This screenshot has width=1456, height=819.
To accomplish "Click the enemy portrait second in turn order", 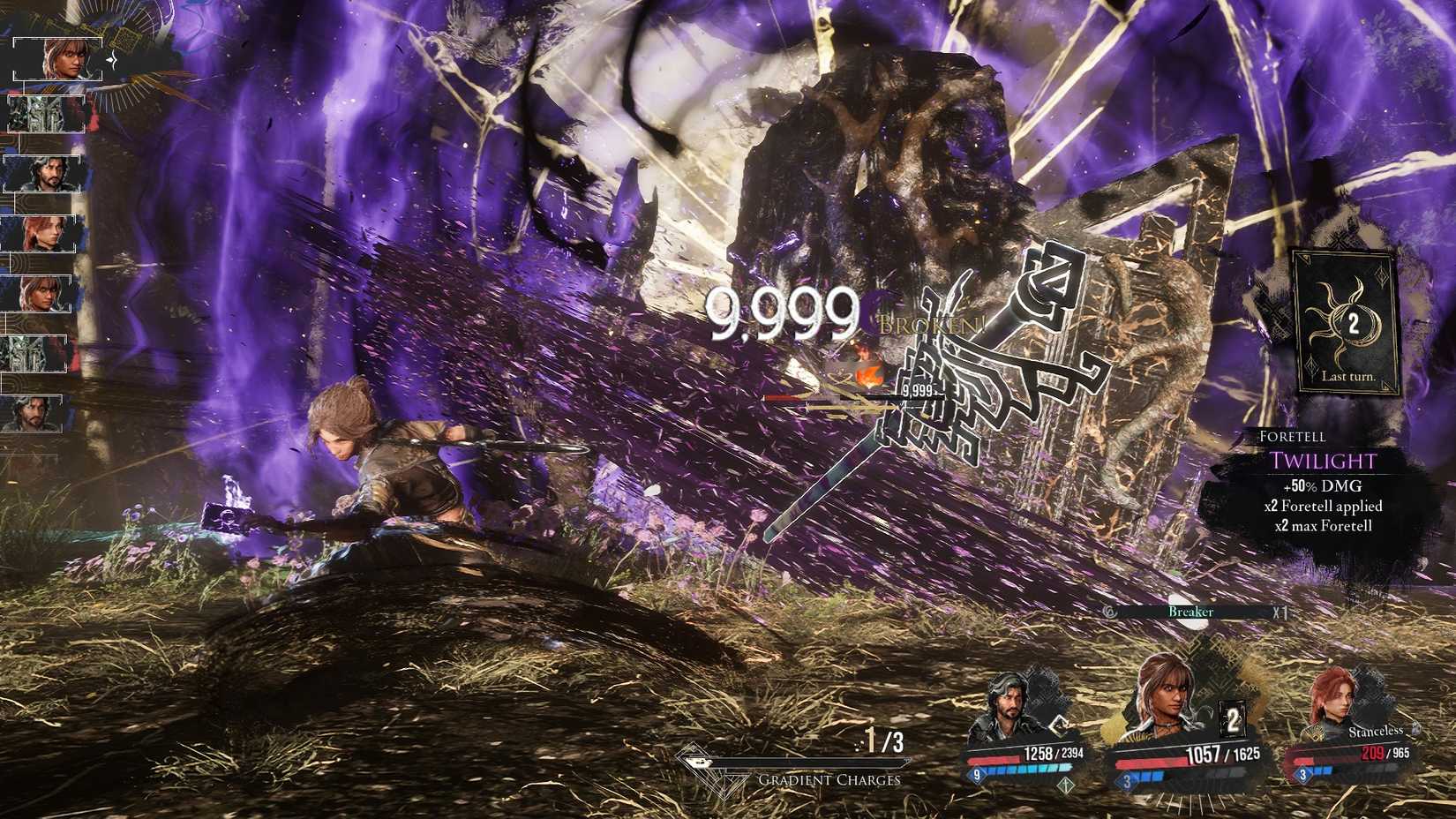I will point(45,114).
